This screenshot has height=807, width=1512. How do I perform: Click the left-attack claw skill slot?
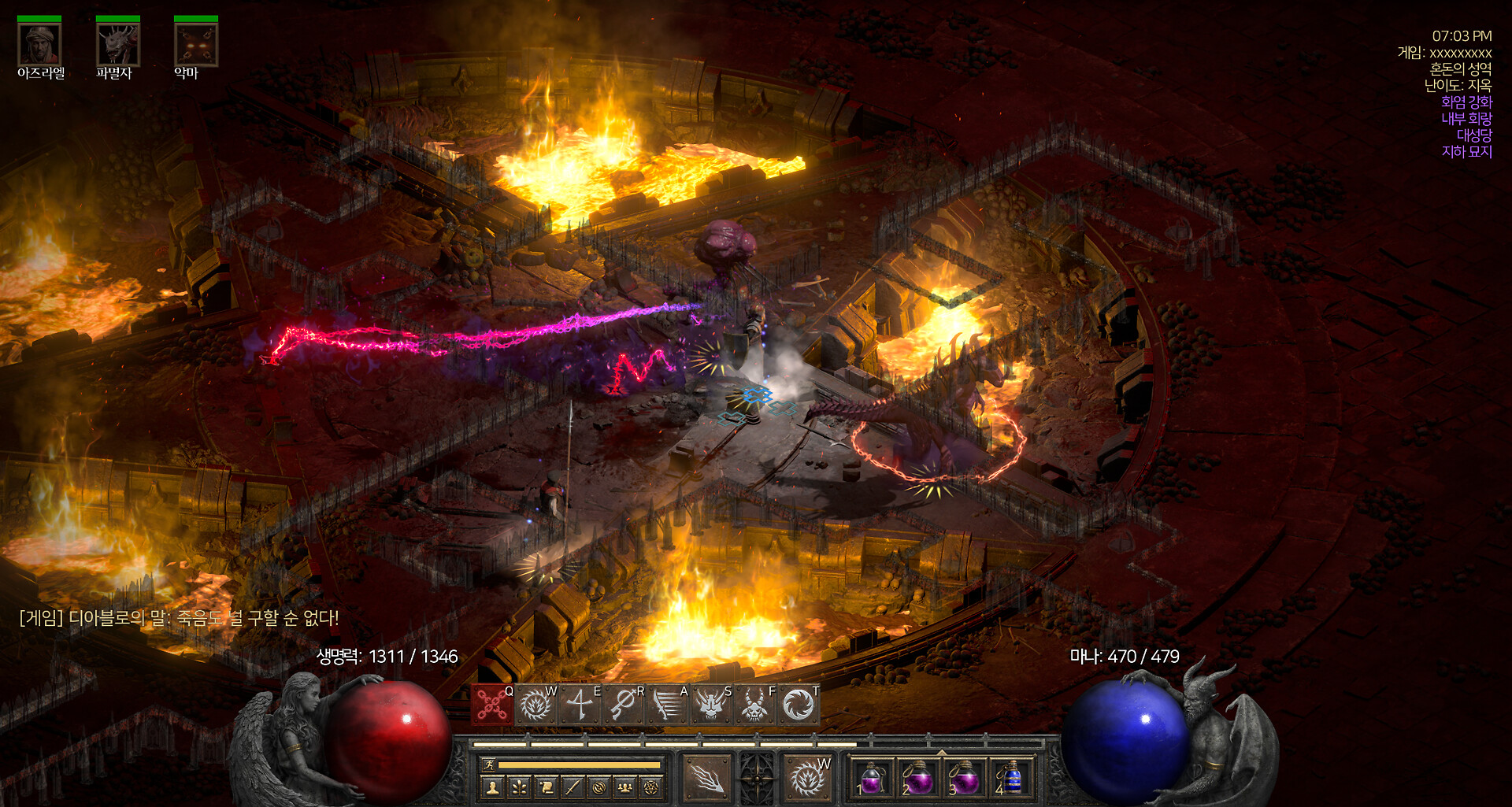(x=706, y=778)
